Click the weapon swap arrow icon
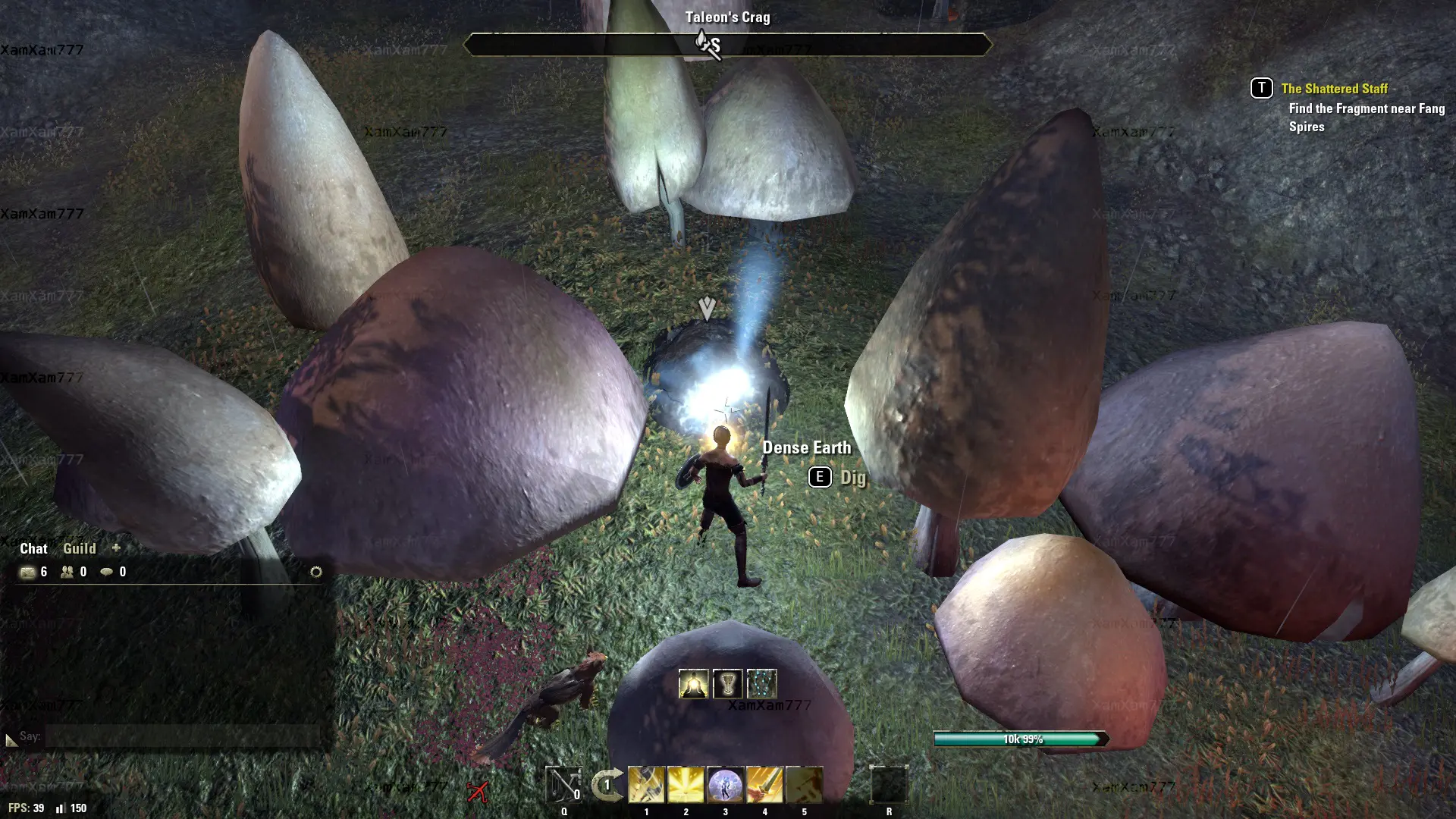 [x=607, y=785]
